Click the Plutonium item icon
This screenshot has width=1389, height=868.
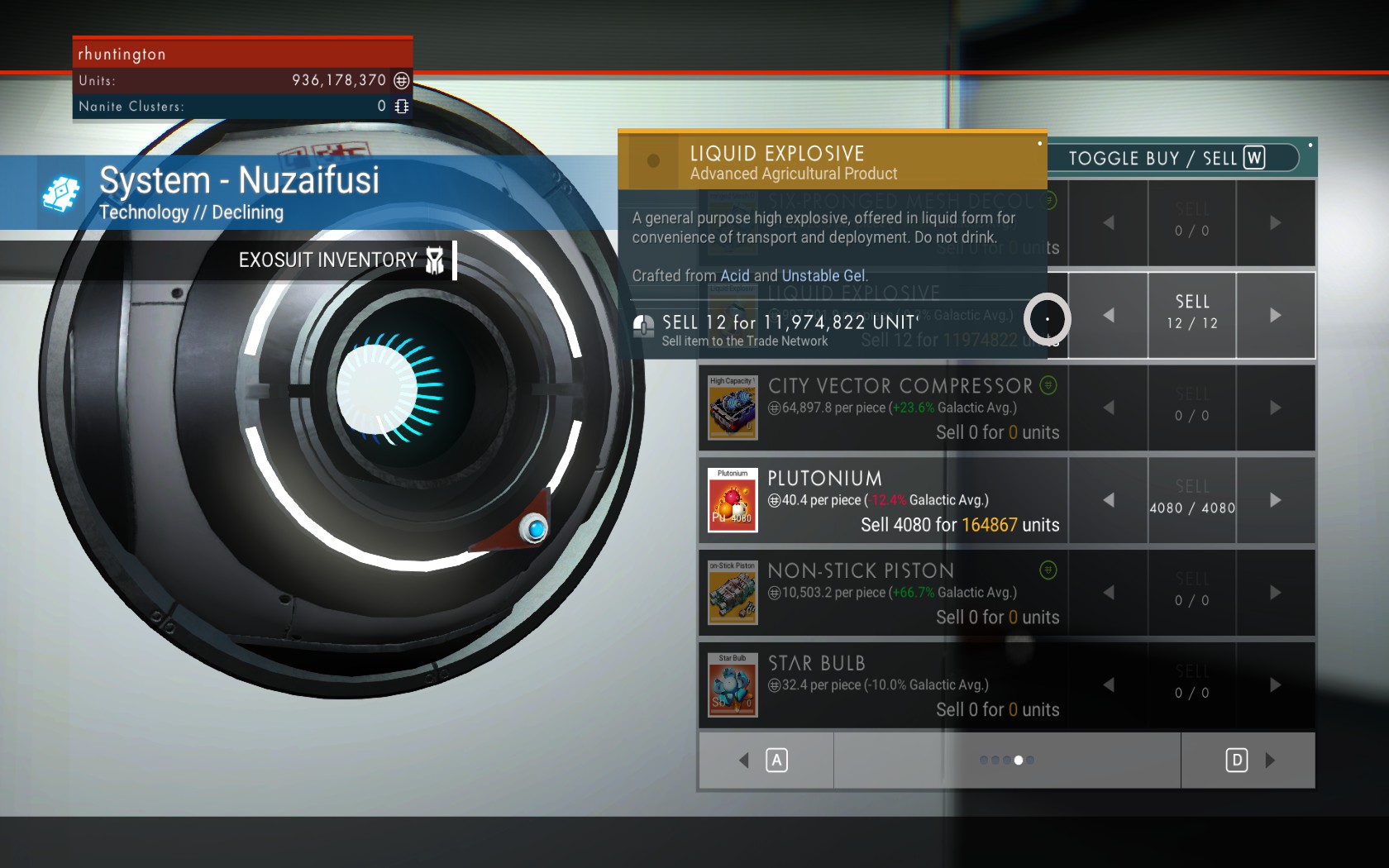(x=733, y=500)
